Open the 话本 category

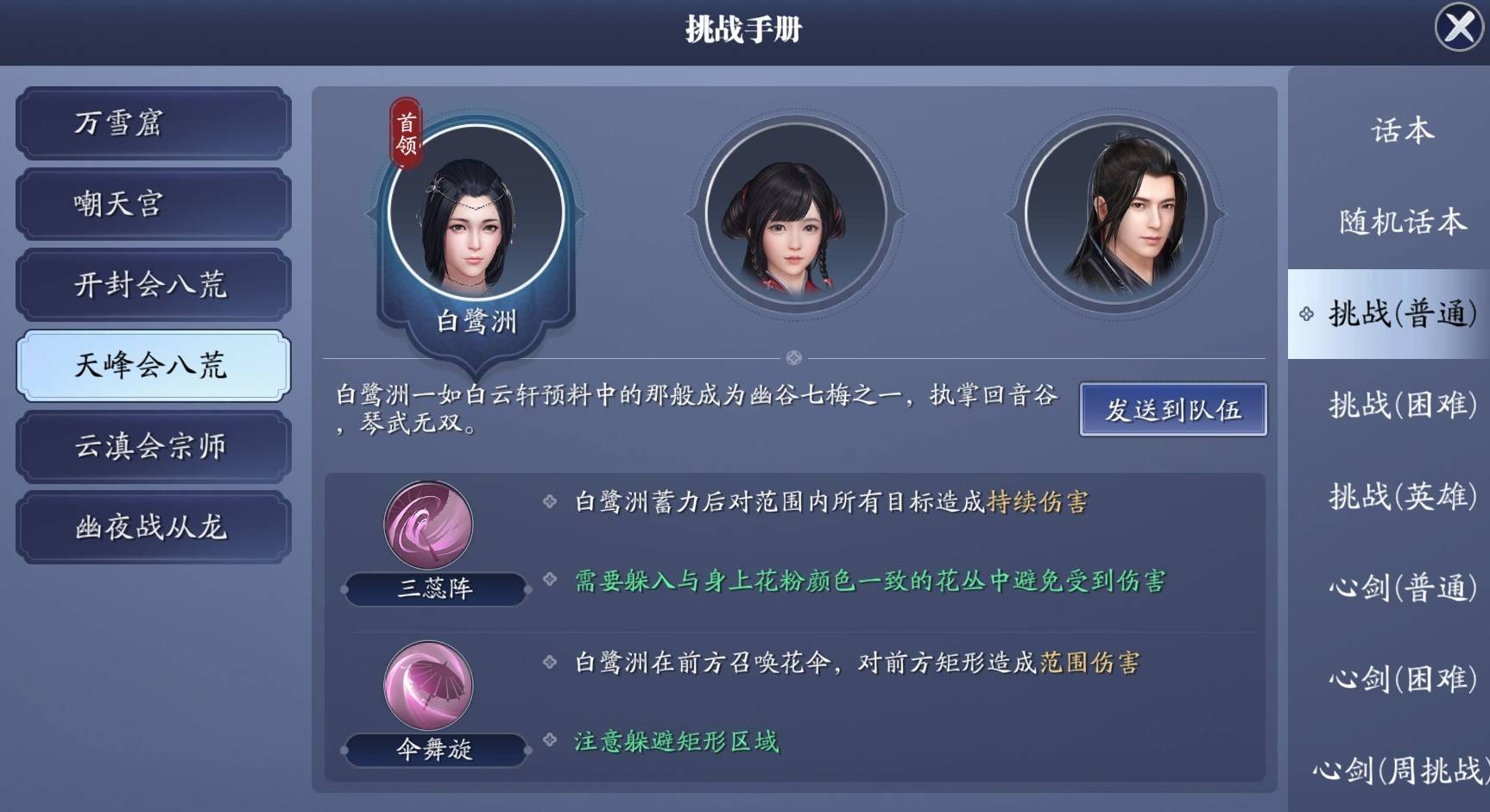click(1399, 129)
